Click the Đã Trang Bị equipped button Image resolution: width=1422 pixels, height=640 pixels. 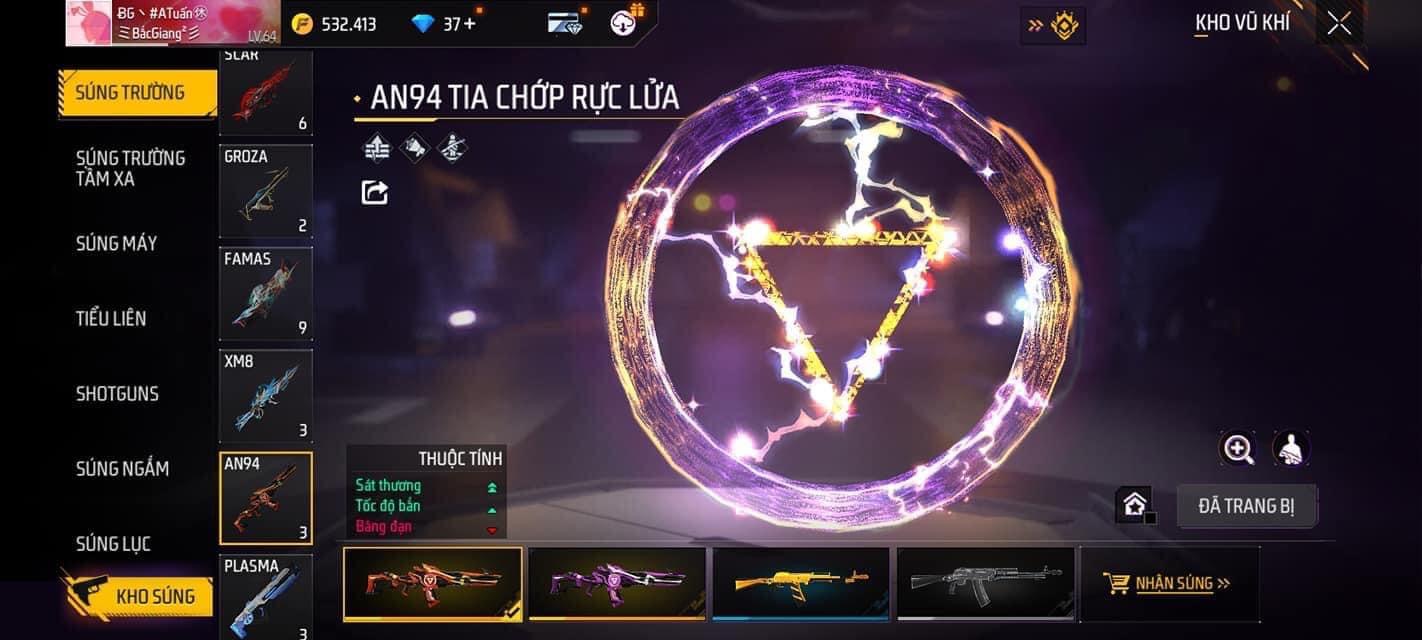pos(1246,506)
